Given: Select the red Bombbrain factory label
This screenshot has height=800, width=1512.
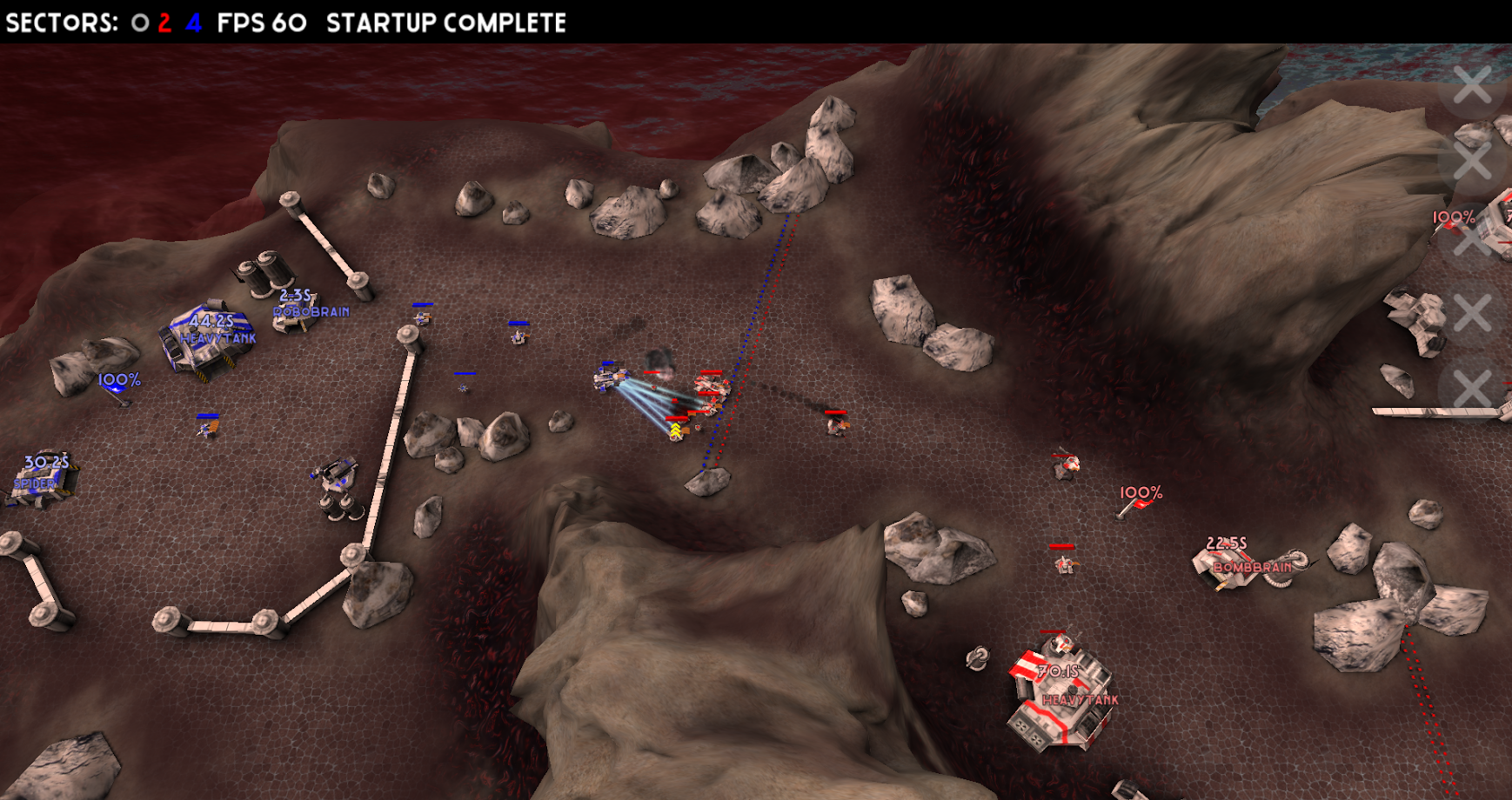Looking at the screenshot, I should 1253,567.
